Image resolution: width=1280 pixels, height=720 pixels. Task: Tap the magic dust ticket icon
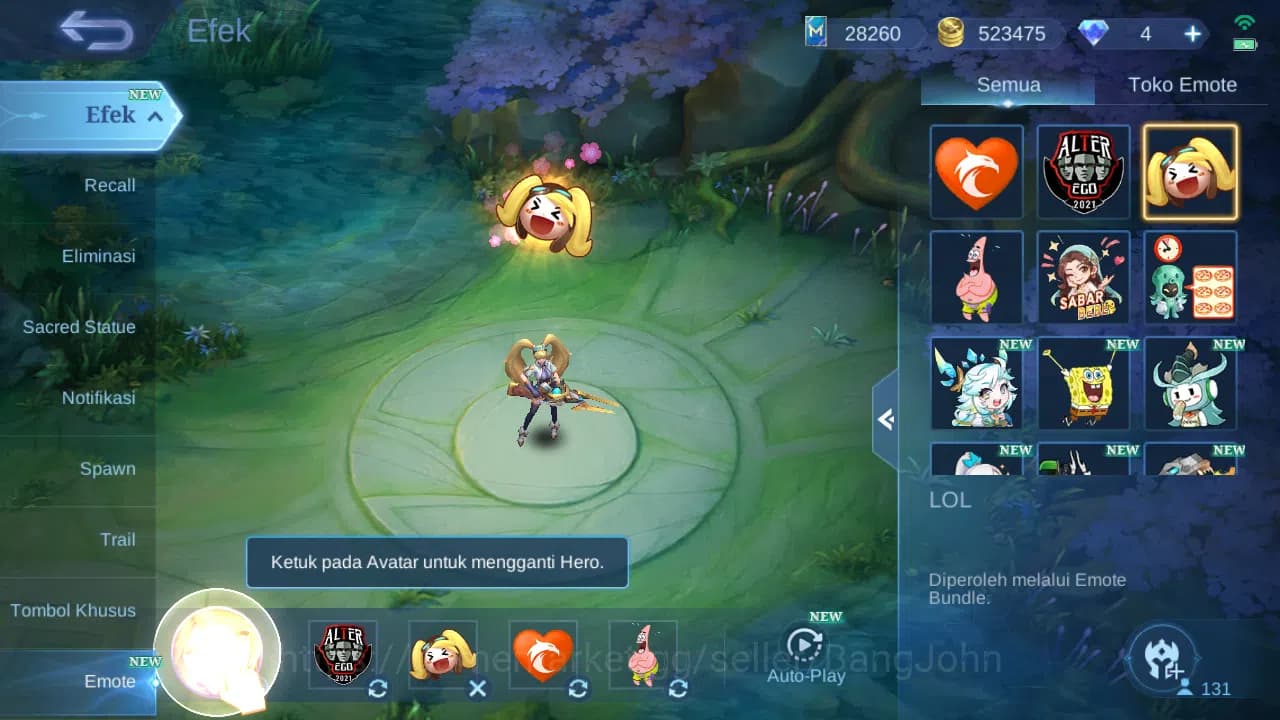(x=814, y=32)
